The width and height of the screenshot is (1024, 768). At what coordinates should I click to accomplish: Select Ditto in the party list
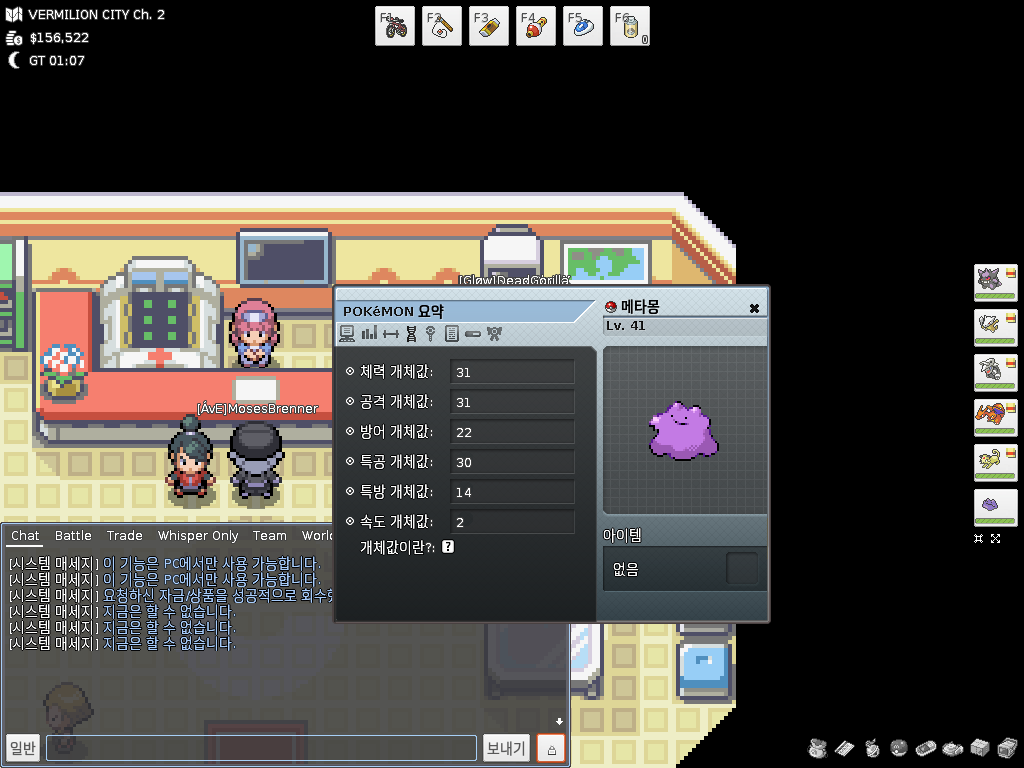pyautogui.click(x=994, y=507)
